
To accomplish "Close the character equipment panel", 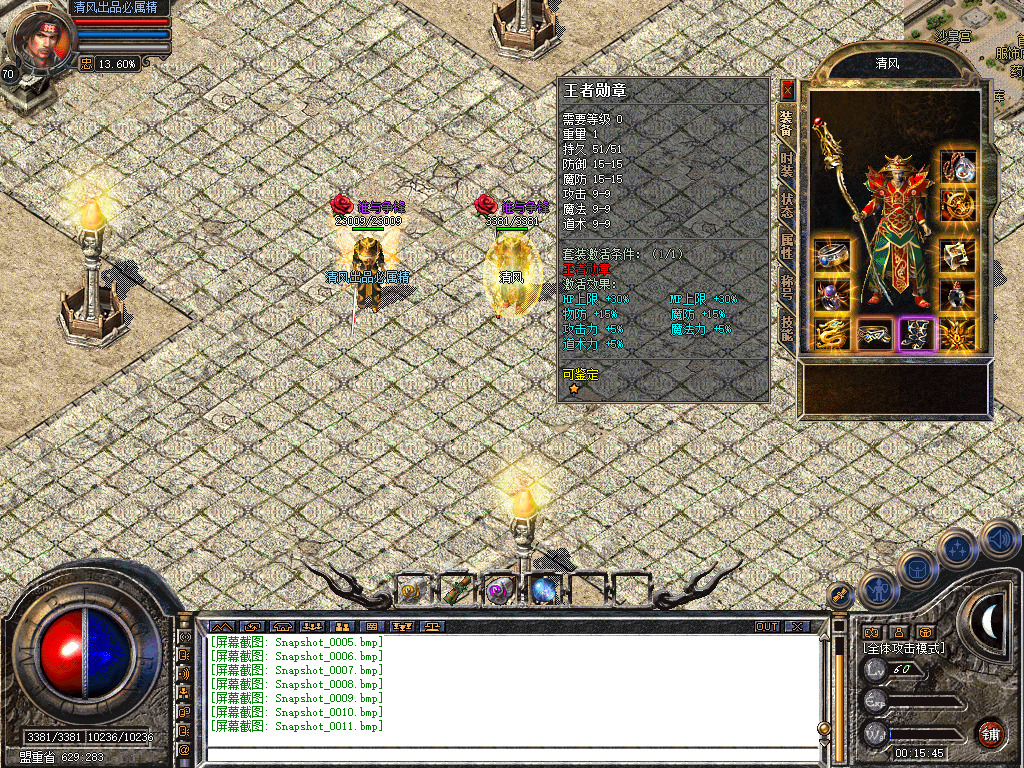I will [x=787, y=89].
